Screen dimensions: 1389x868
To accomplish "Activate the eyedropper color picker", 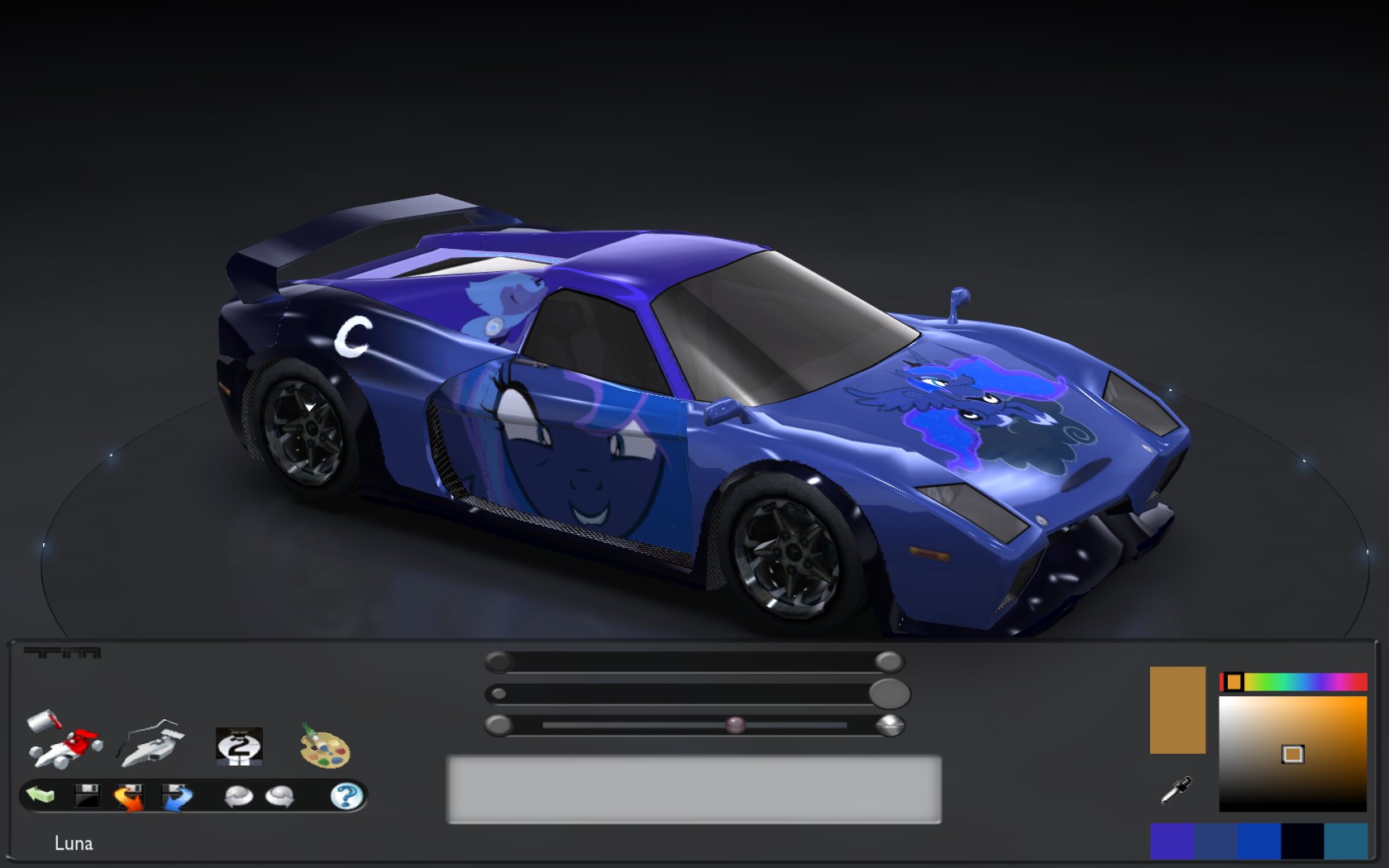I will (1176, 790).
